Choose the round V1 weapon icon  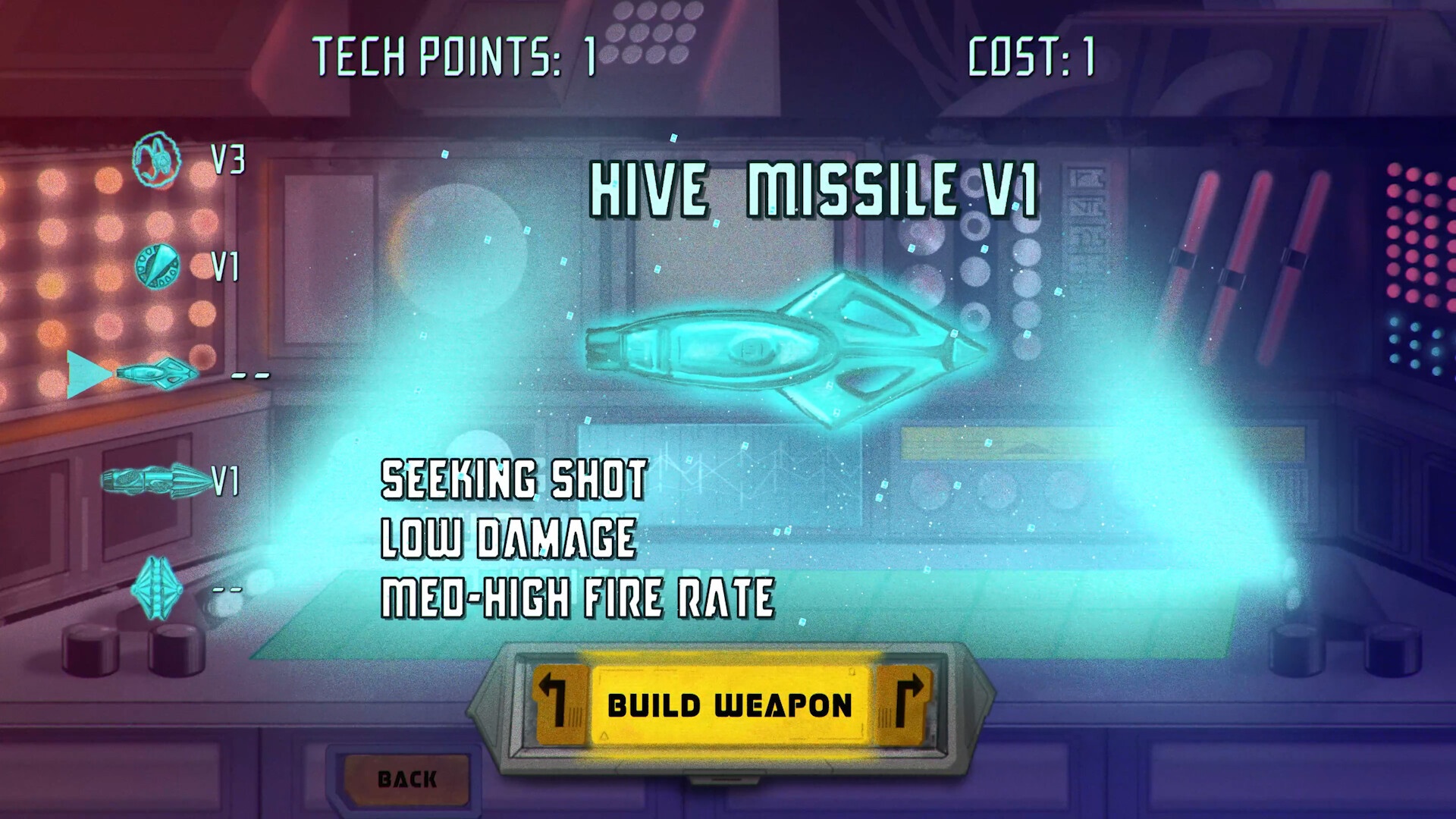158,266
